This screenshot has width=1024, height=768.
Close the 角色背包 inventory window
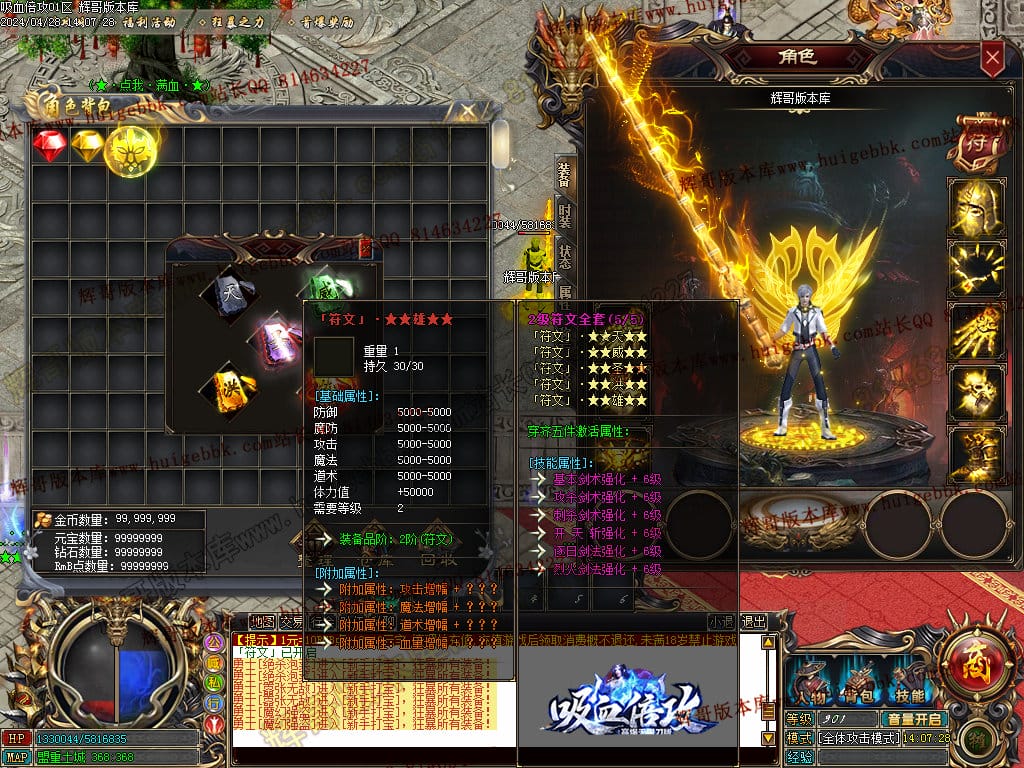467,111
